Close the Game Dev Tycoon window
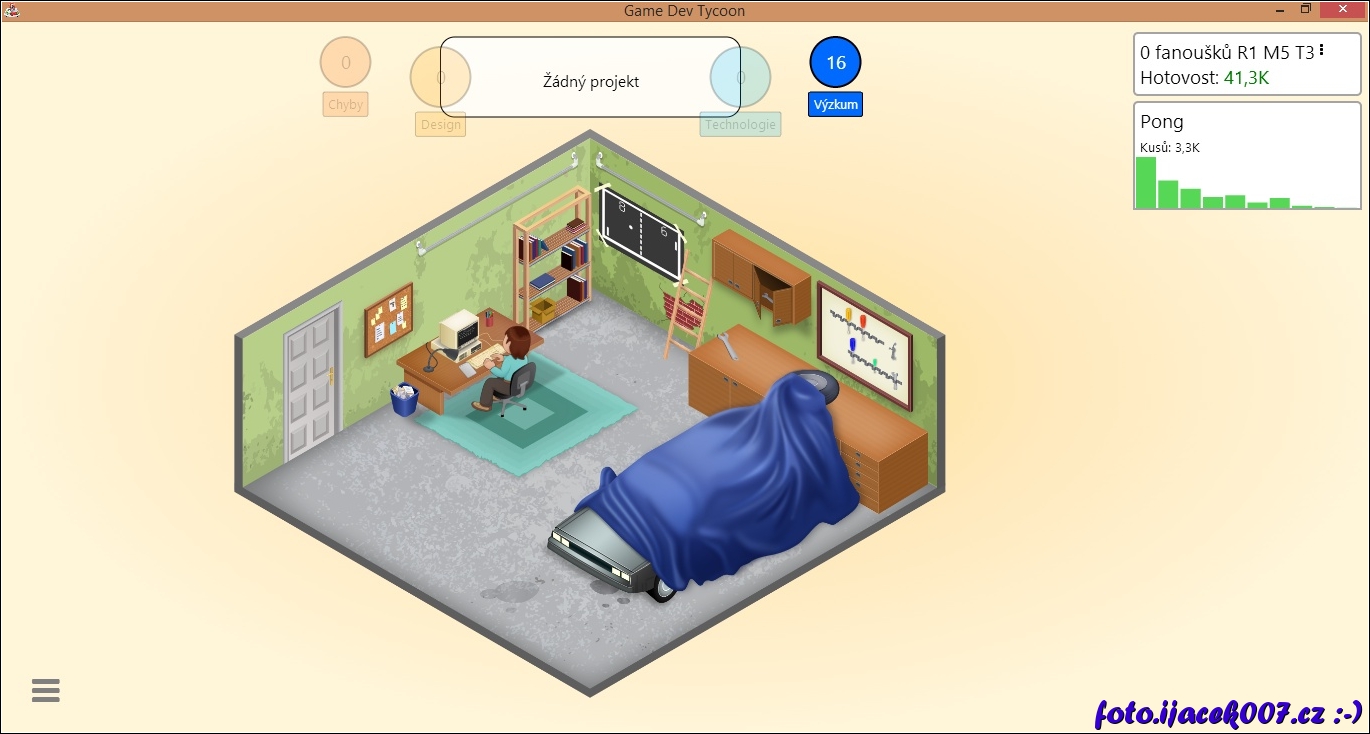 (1340, 10)
